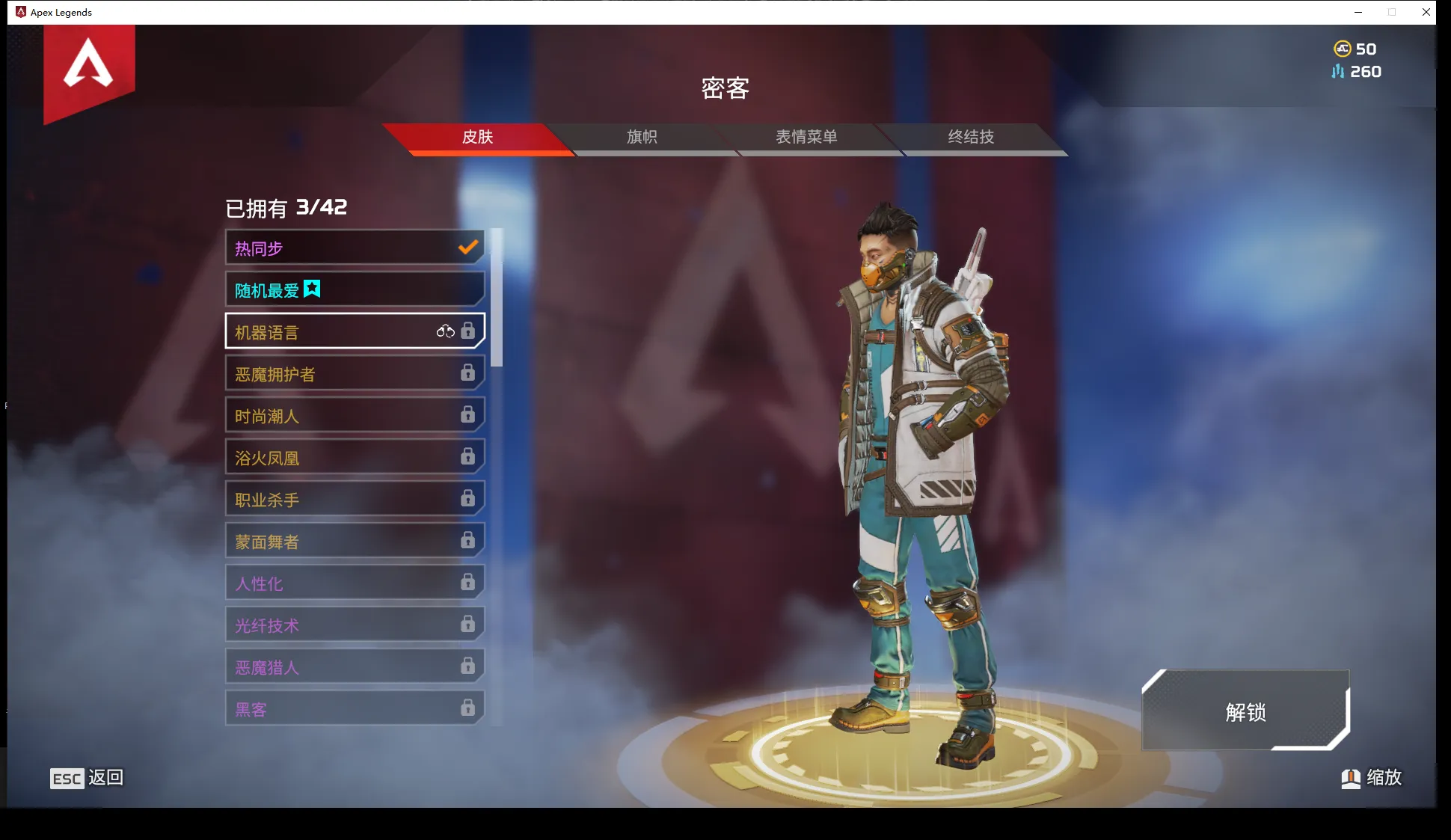Switch to the 表情菜单 tab
This screenshot has width=1451, height=840.
(x=806, y=137)
